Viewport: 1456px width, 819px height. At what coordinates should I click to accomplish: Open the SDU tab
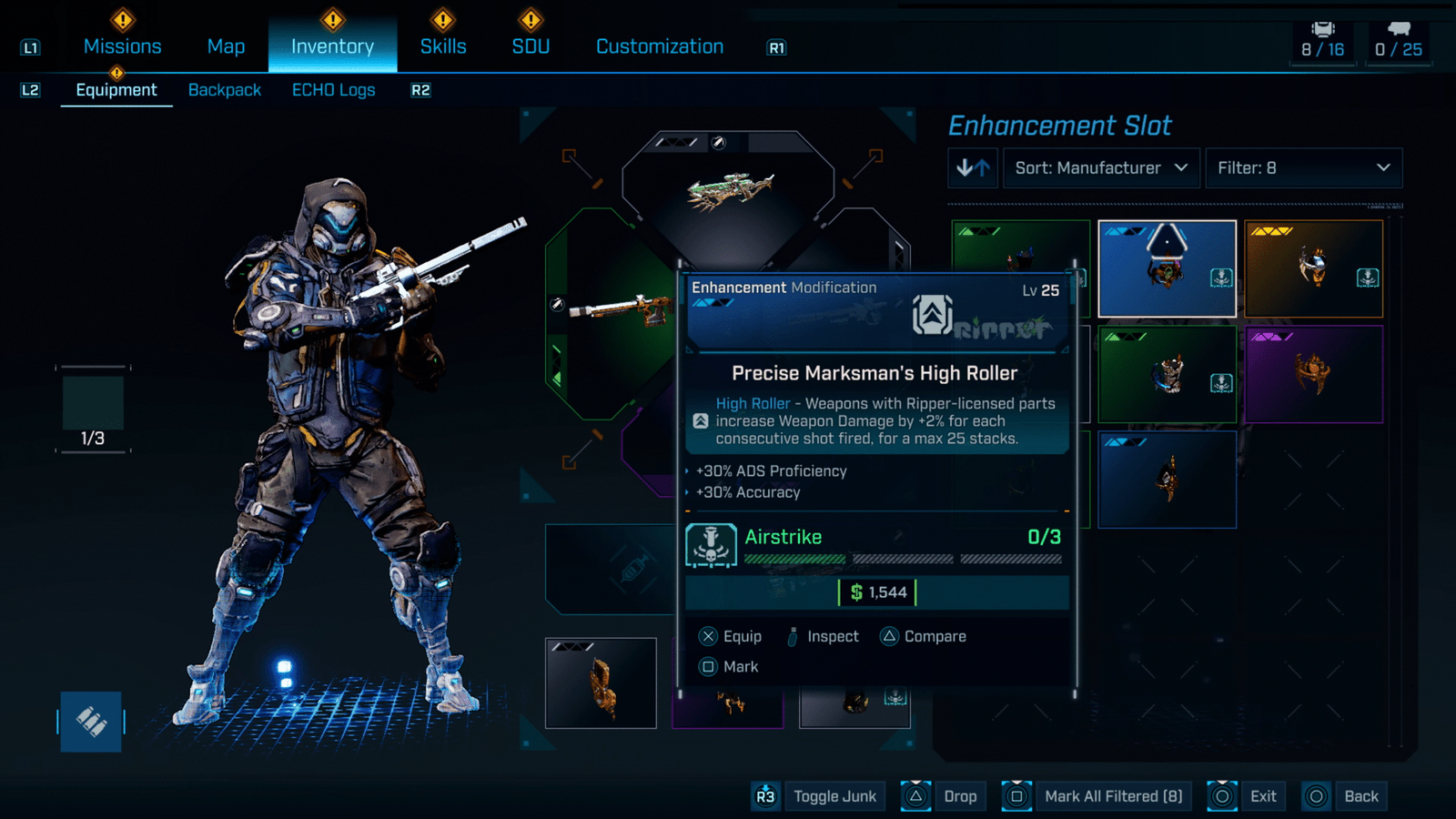click(x=531, y=46)
